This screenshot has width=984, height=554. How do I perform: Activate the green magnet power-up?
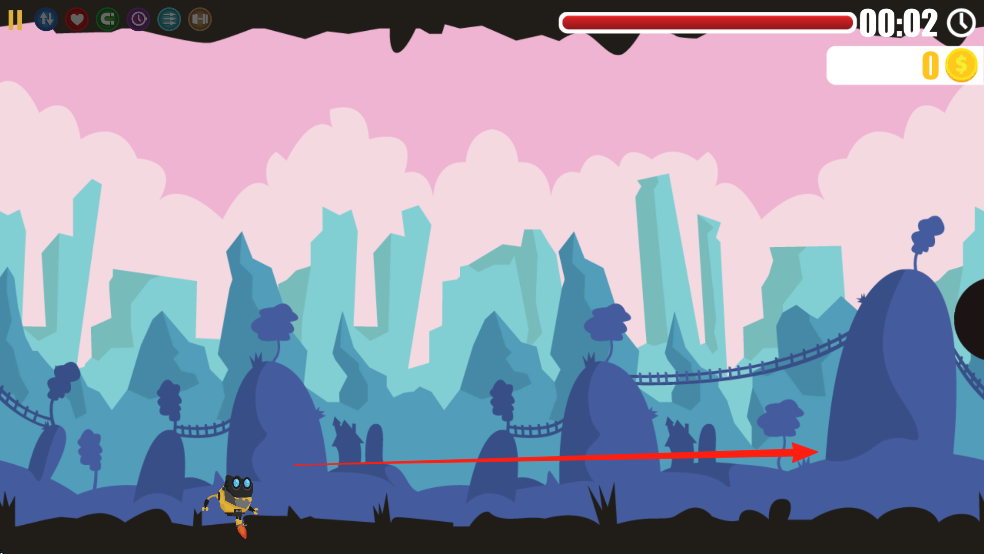point(107,19)
